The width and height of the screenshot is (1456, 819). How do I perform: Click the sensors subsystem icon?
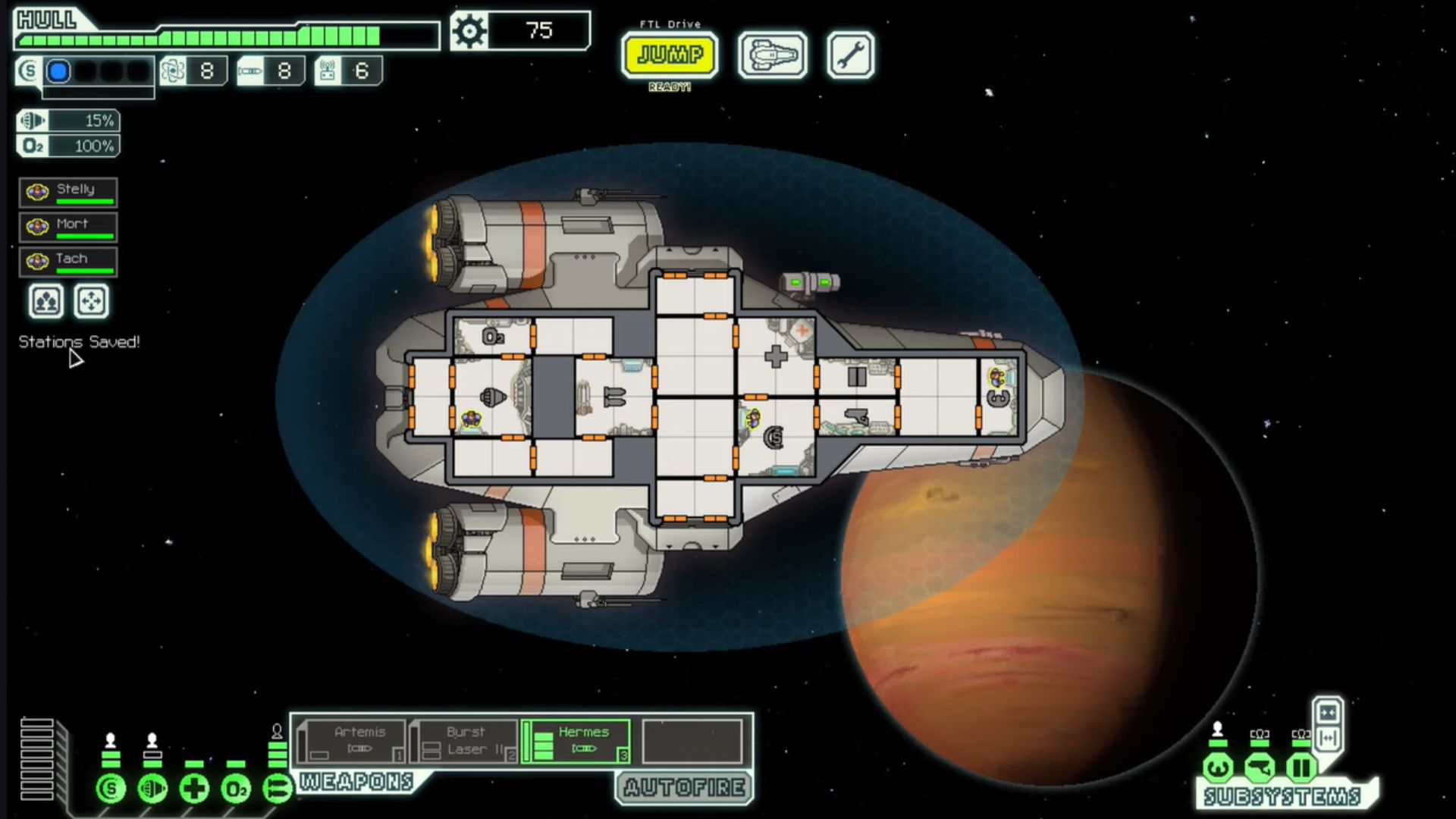[1259, 768]
